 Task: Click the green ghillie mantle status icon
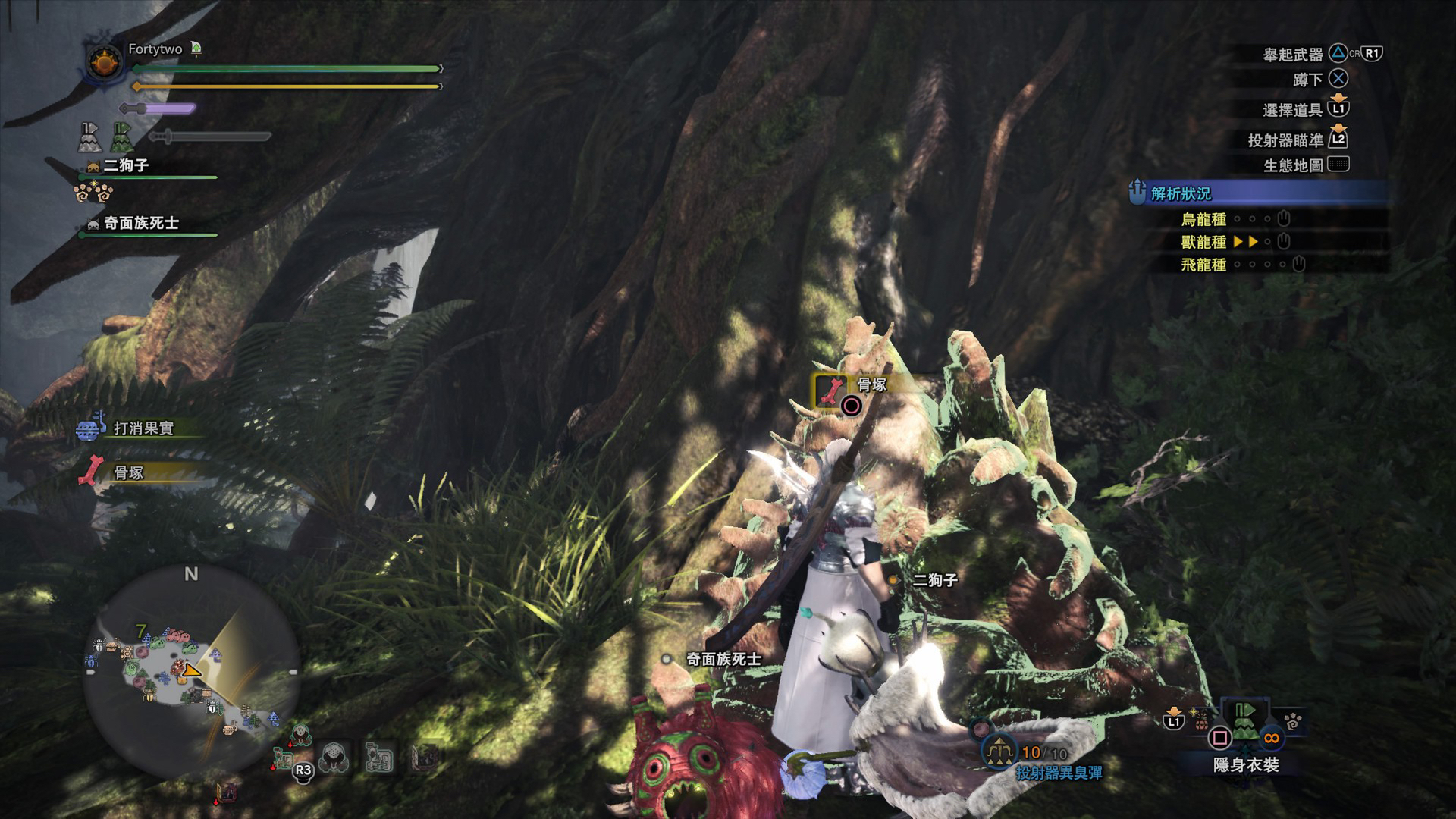tap(123, 137)
